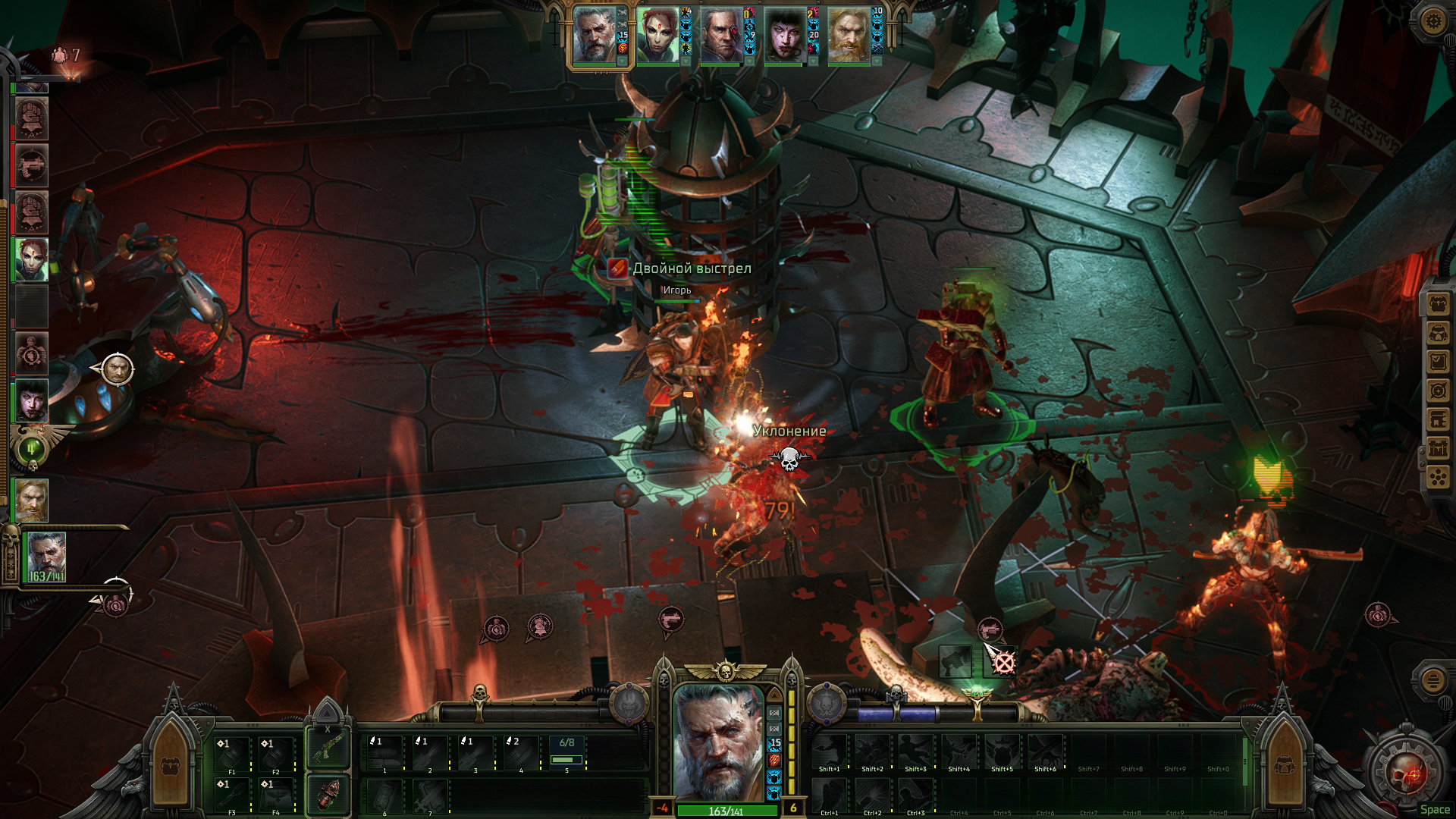Screen dimensions: 1456x819
Task: End turn with the skull cog button
Action: click(x=1404, y=773)
